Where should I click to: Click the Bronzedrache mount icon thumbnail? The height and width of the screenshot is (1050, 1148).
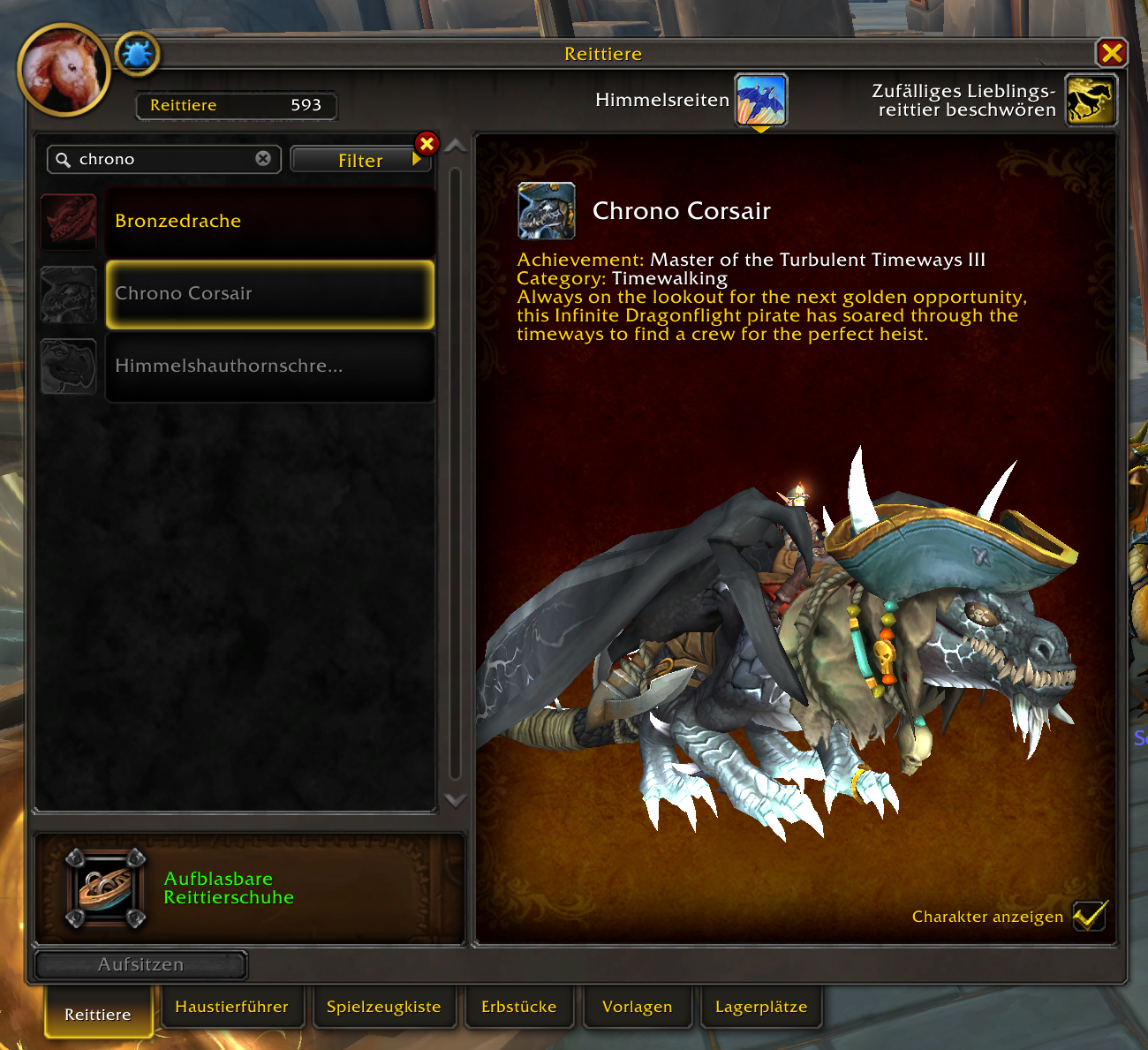tap(68, 222)
